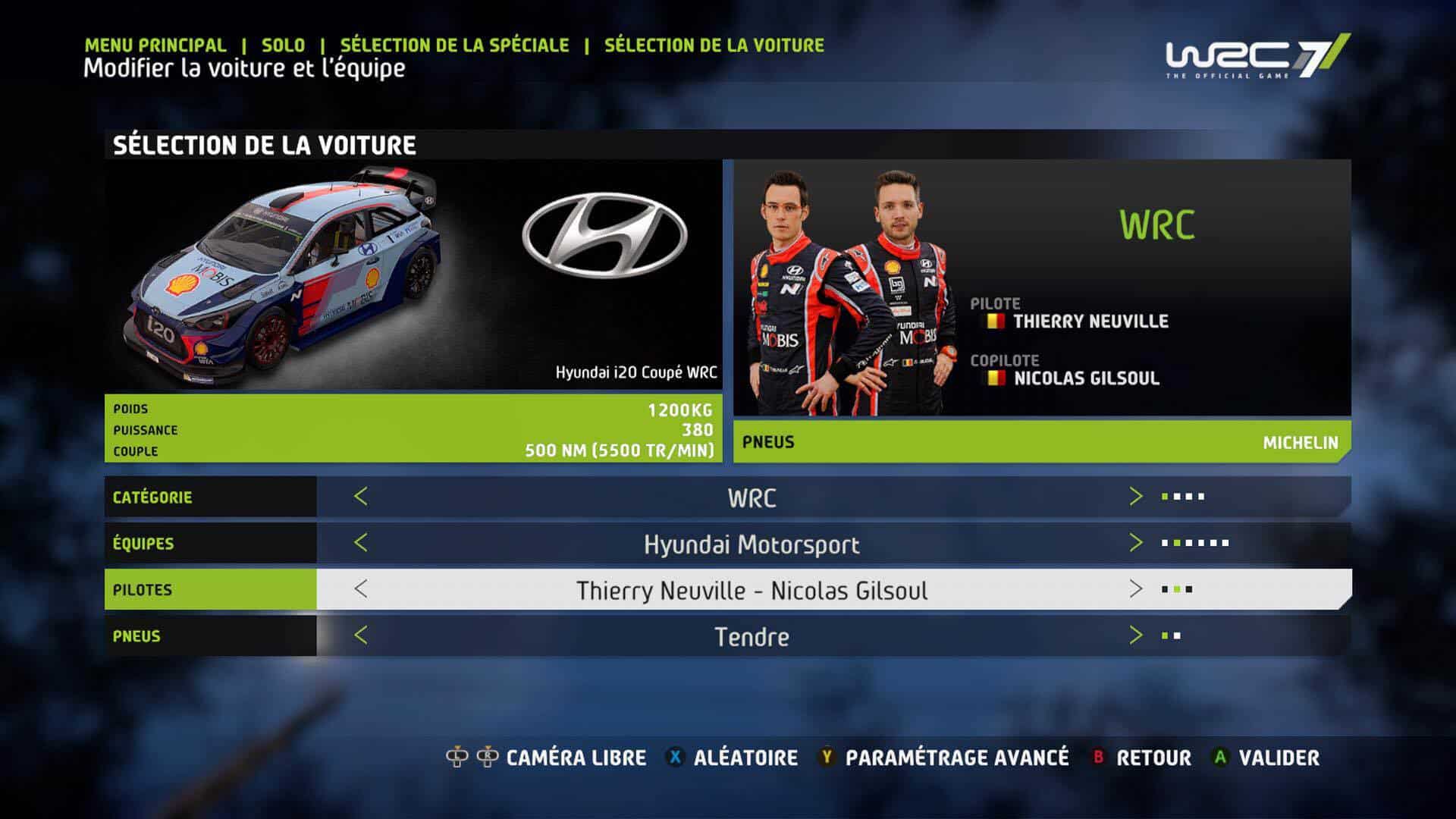This screenshot has height=819, width=1456.
Task: Select the highlighted Pilotes row
Action: point(143,590)
